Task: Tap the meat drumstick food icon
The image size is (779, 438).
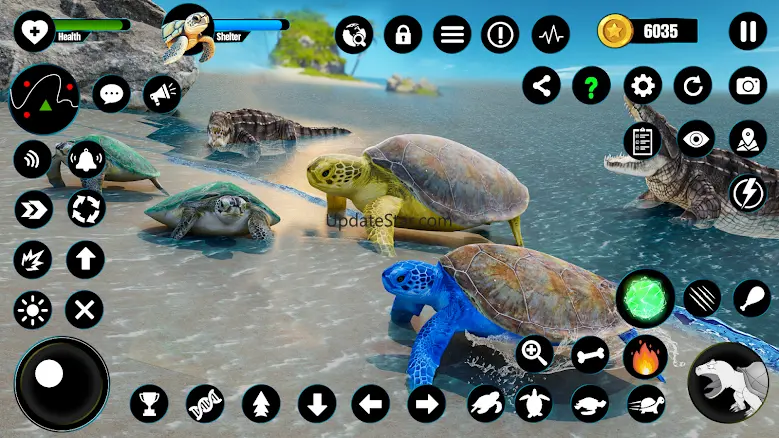Action: point(751,296)
